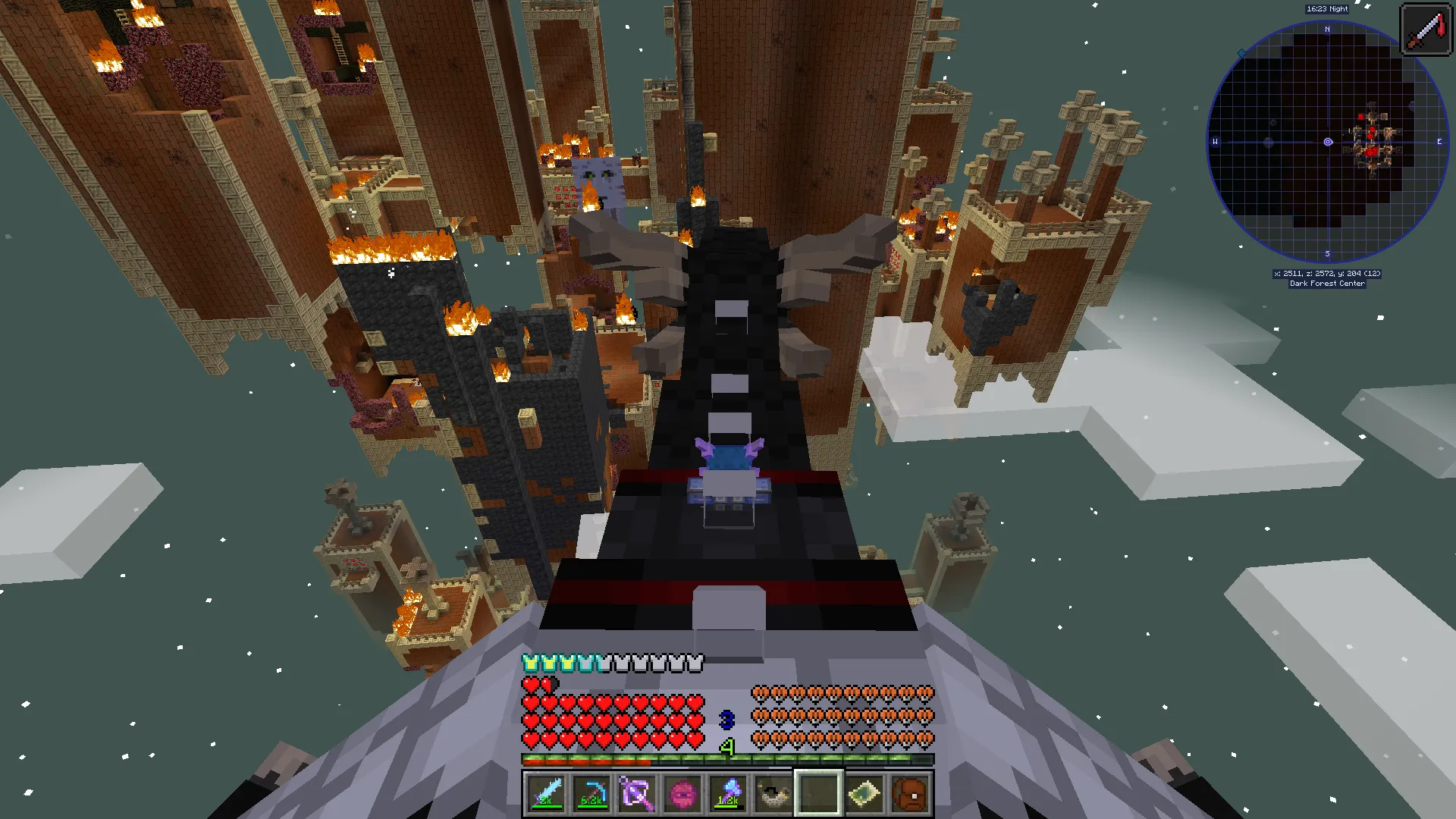Click the hunger bar on the right side
The height and width of the screenshot is (819, 1456).
[842, 713]
